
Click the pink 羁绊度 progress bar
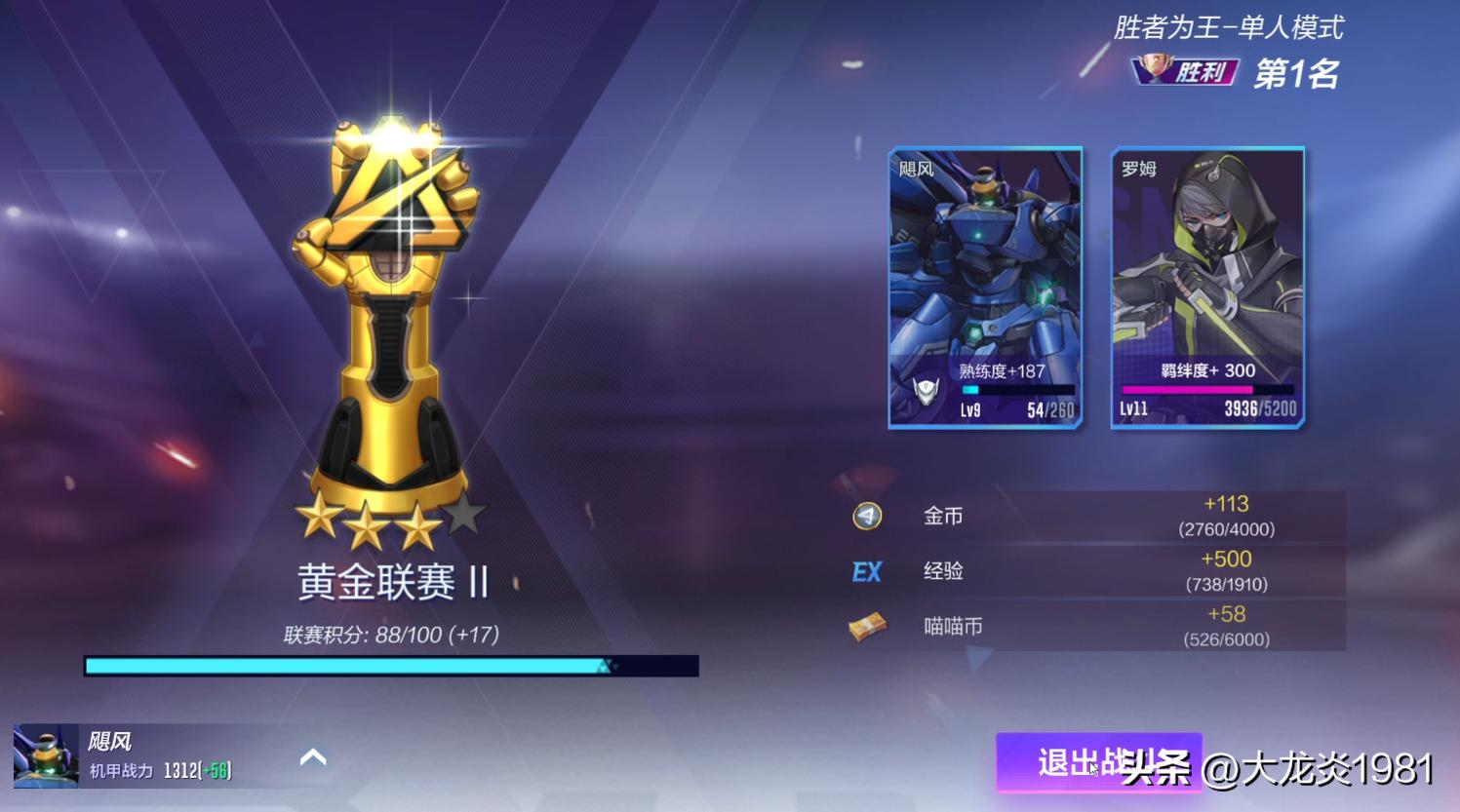tap(1206, 388)
